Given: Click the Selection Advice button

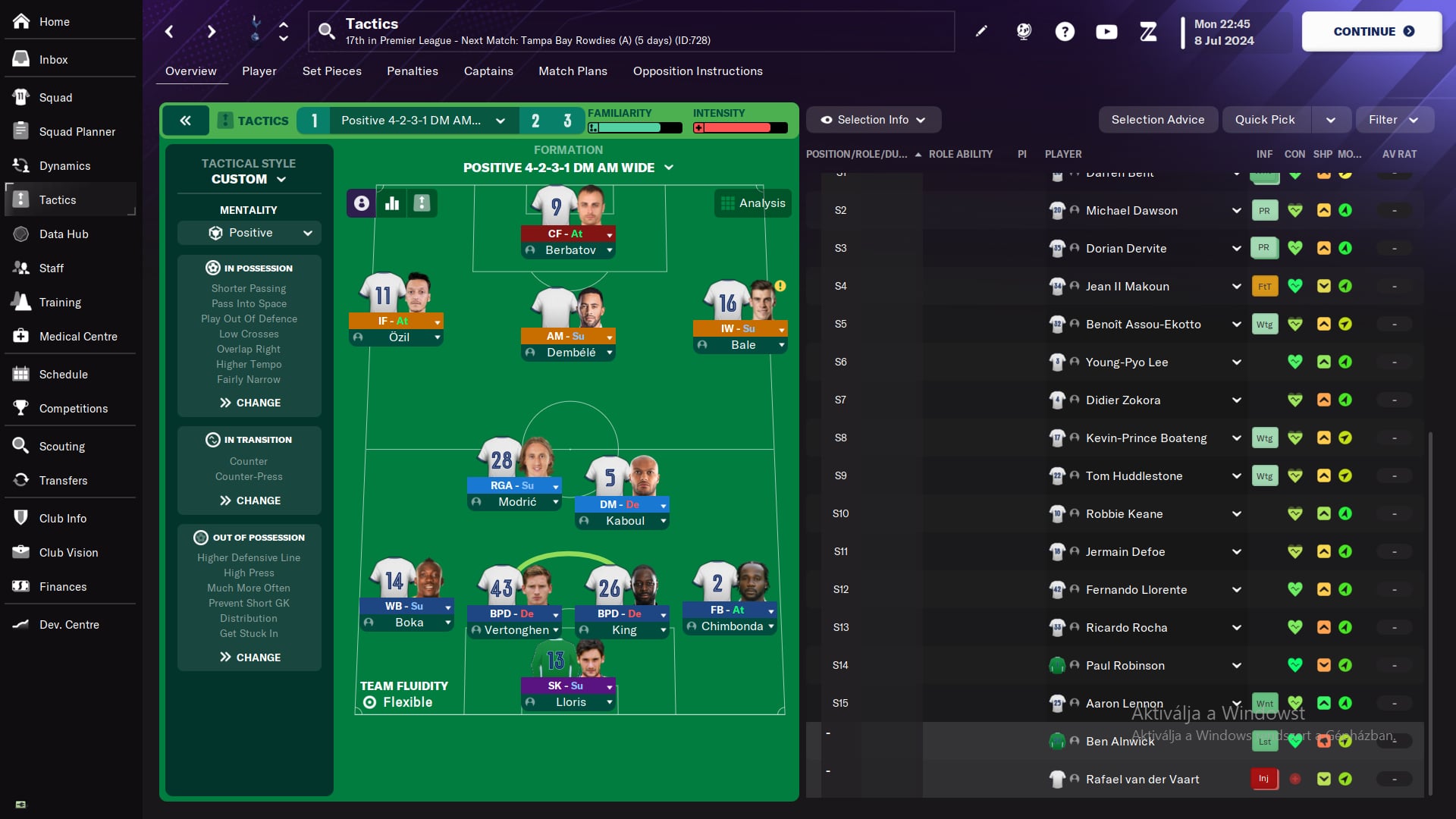Looking at the screenshot, I should tap(1158, 119).
